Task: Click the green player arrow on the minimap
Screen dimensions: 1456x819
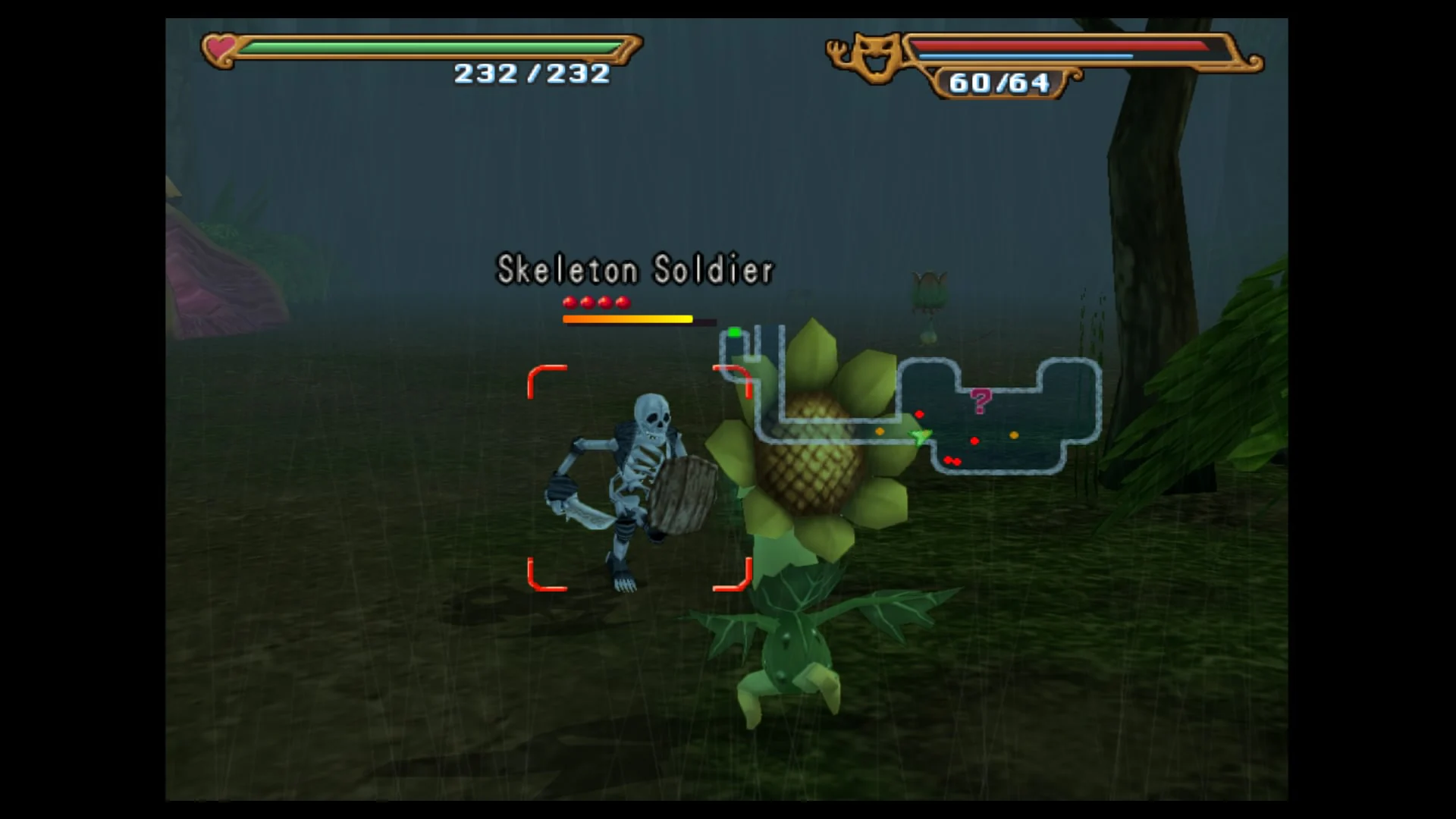Action: click(x=919, y=436)
